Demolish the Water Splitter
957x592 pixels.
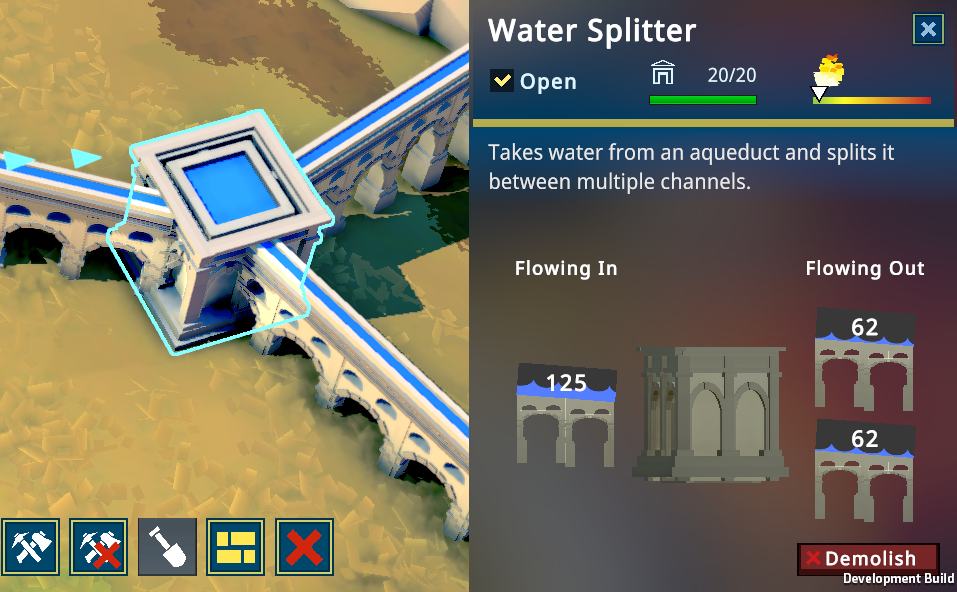coord(868,559)
